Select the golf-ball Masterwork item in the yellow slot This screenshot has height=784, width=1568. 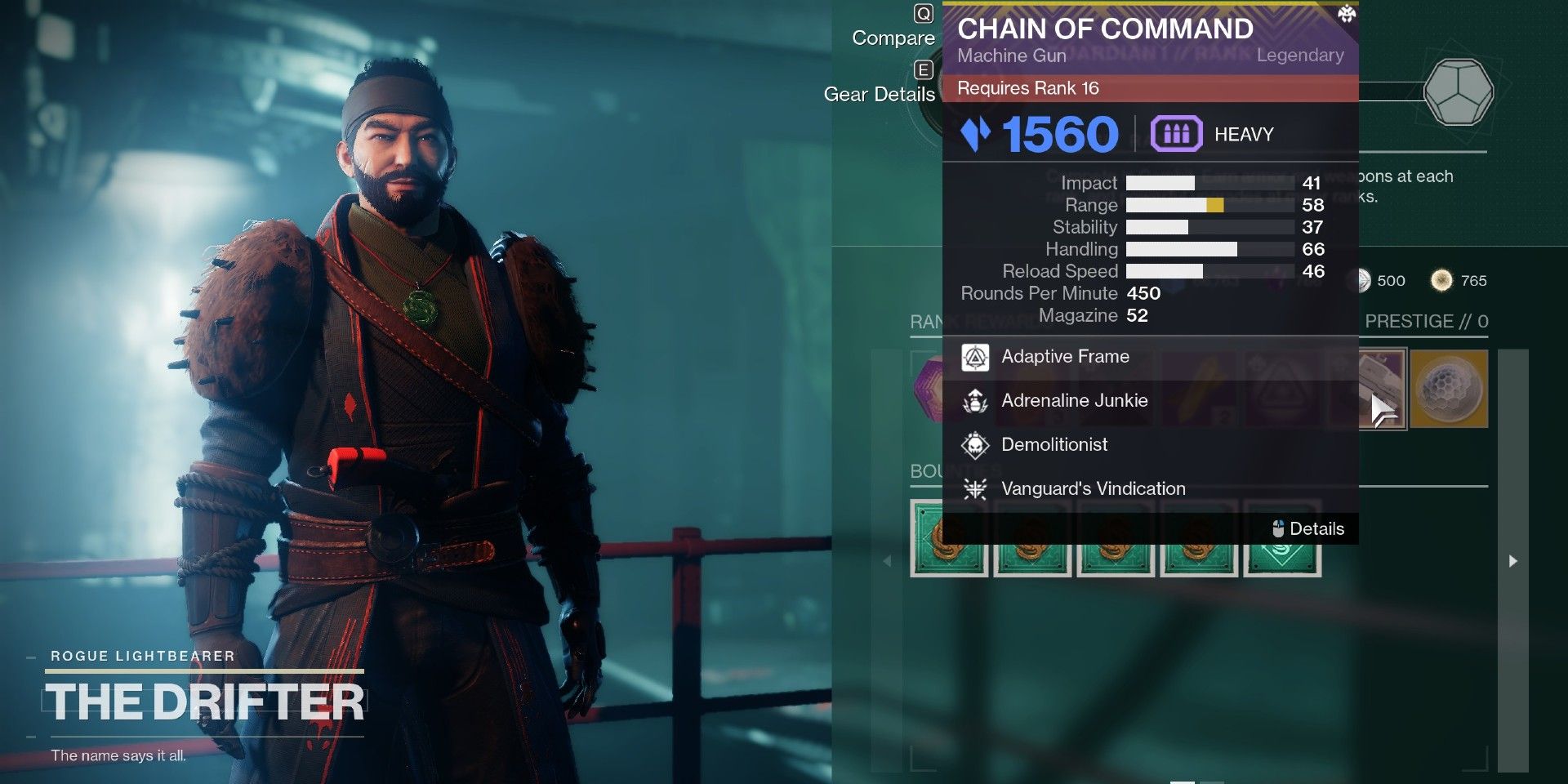(x=1448, y=390)
